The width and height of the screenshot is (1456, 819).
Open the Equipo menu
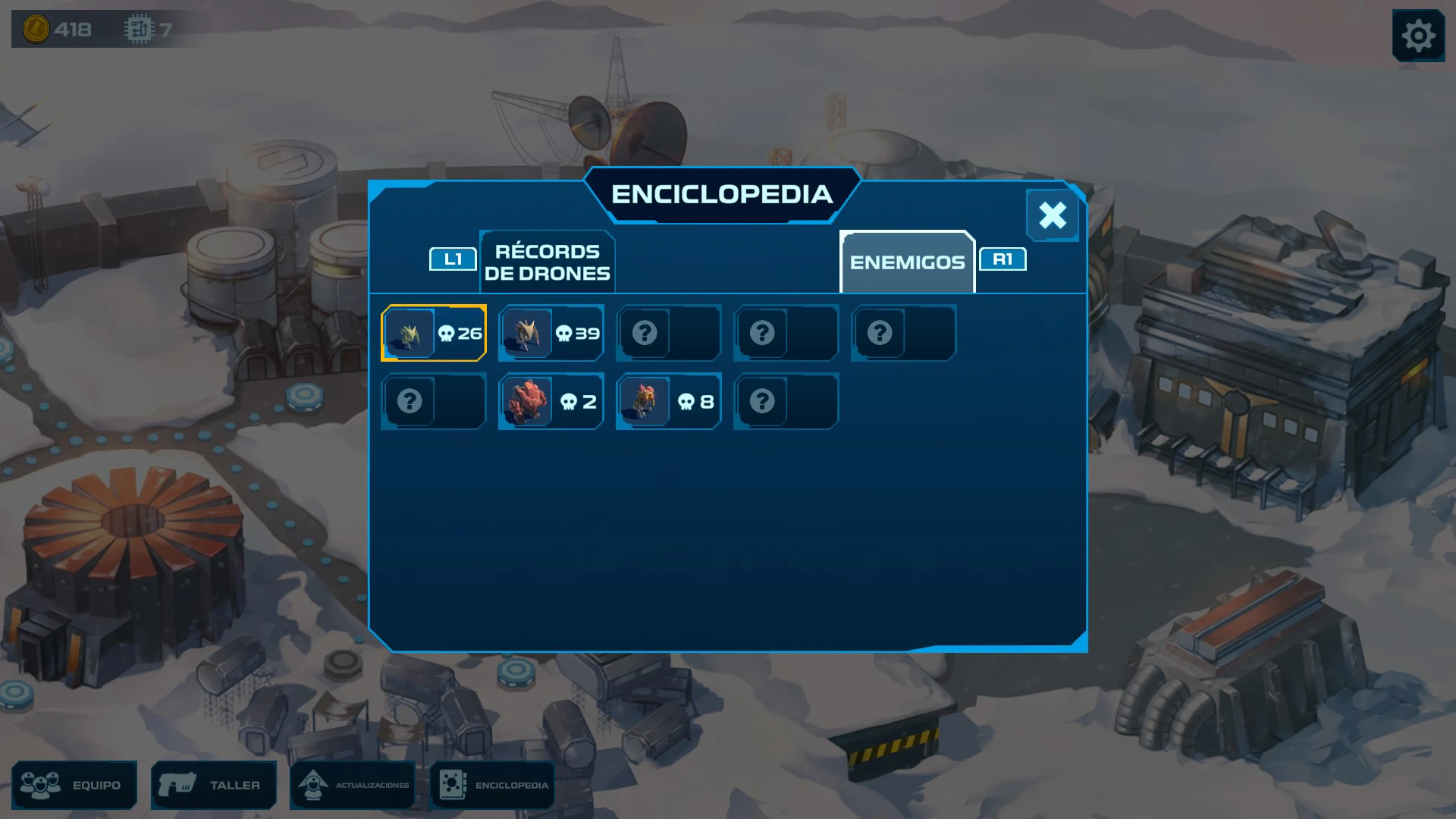(x=74, y=785)
